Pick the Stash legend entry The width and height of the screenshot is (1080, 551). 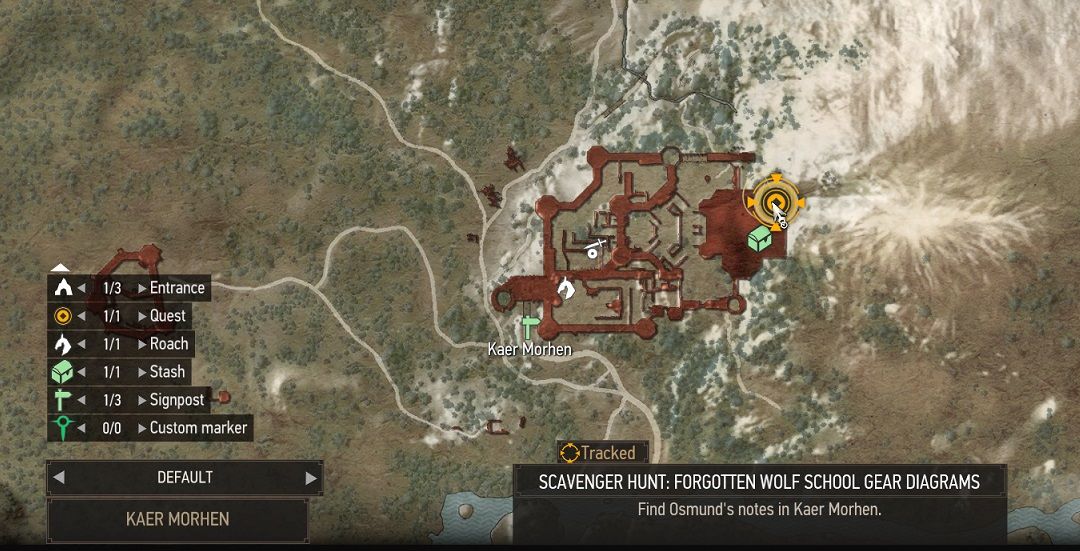coord(167,372)
